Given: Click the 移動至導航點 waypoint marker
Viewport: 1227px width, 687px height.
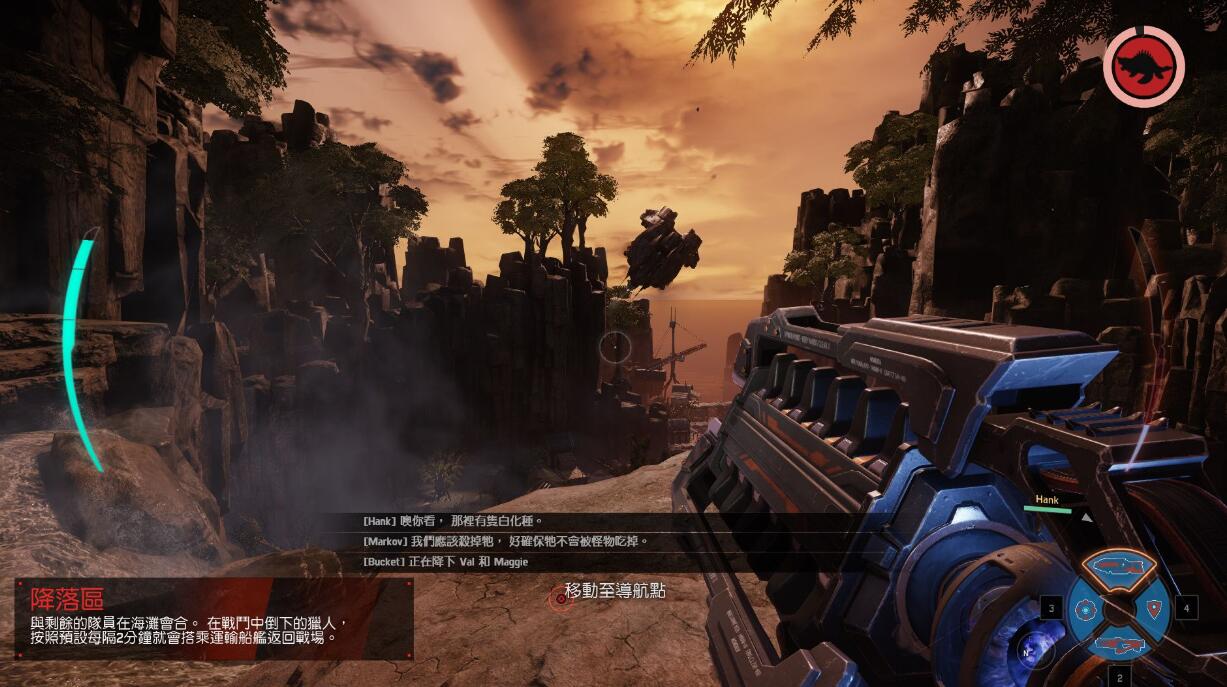Looking at the screenshot, I should click(x=560, y=597).
